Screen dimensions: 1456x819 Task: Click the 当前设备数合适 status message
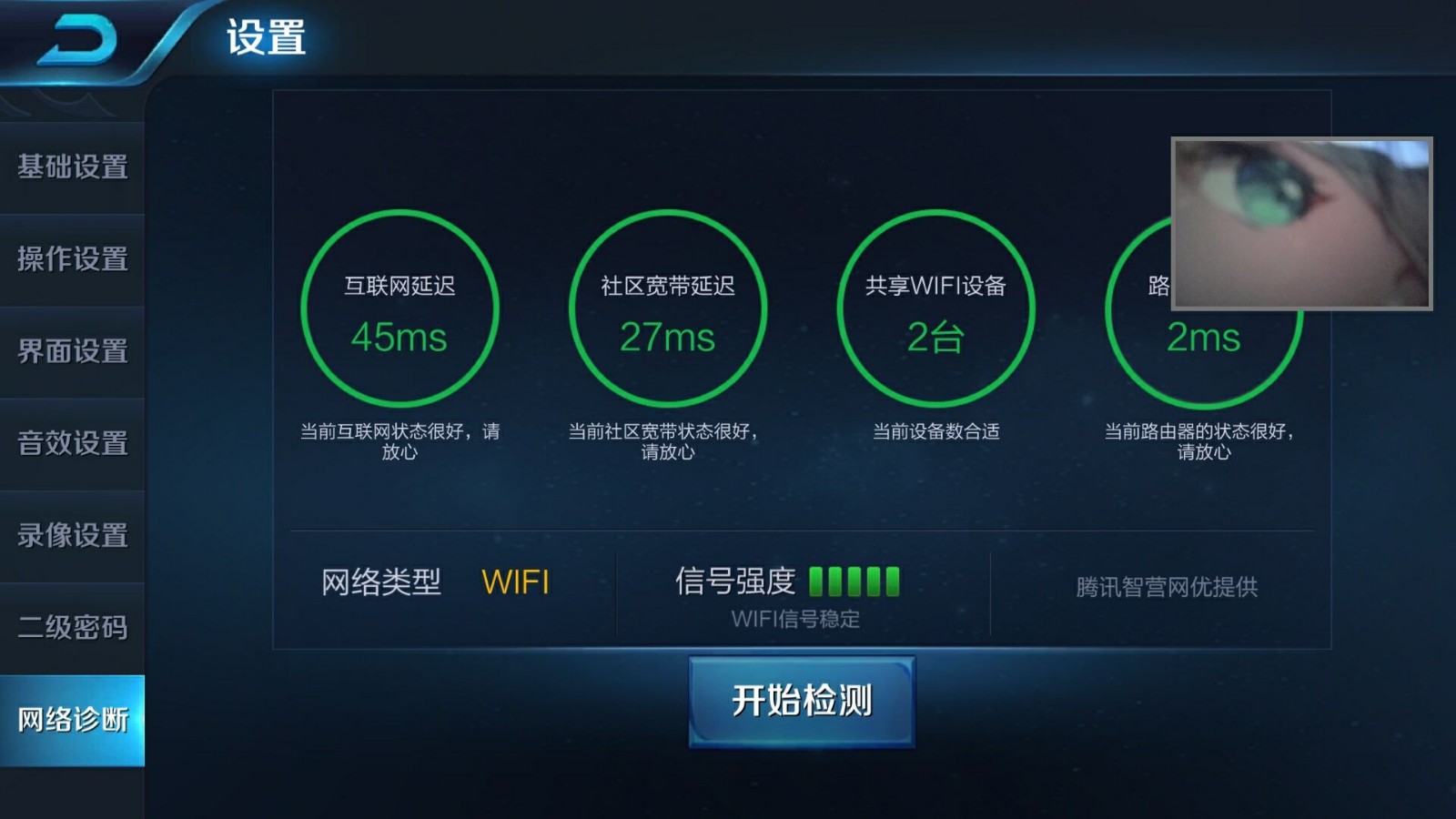pyautogui.click(x=935, y=433)
